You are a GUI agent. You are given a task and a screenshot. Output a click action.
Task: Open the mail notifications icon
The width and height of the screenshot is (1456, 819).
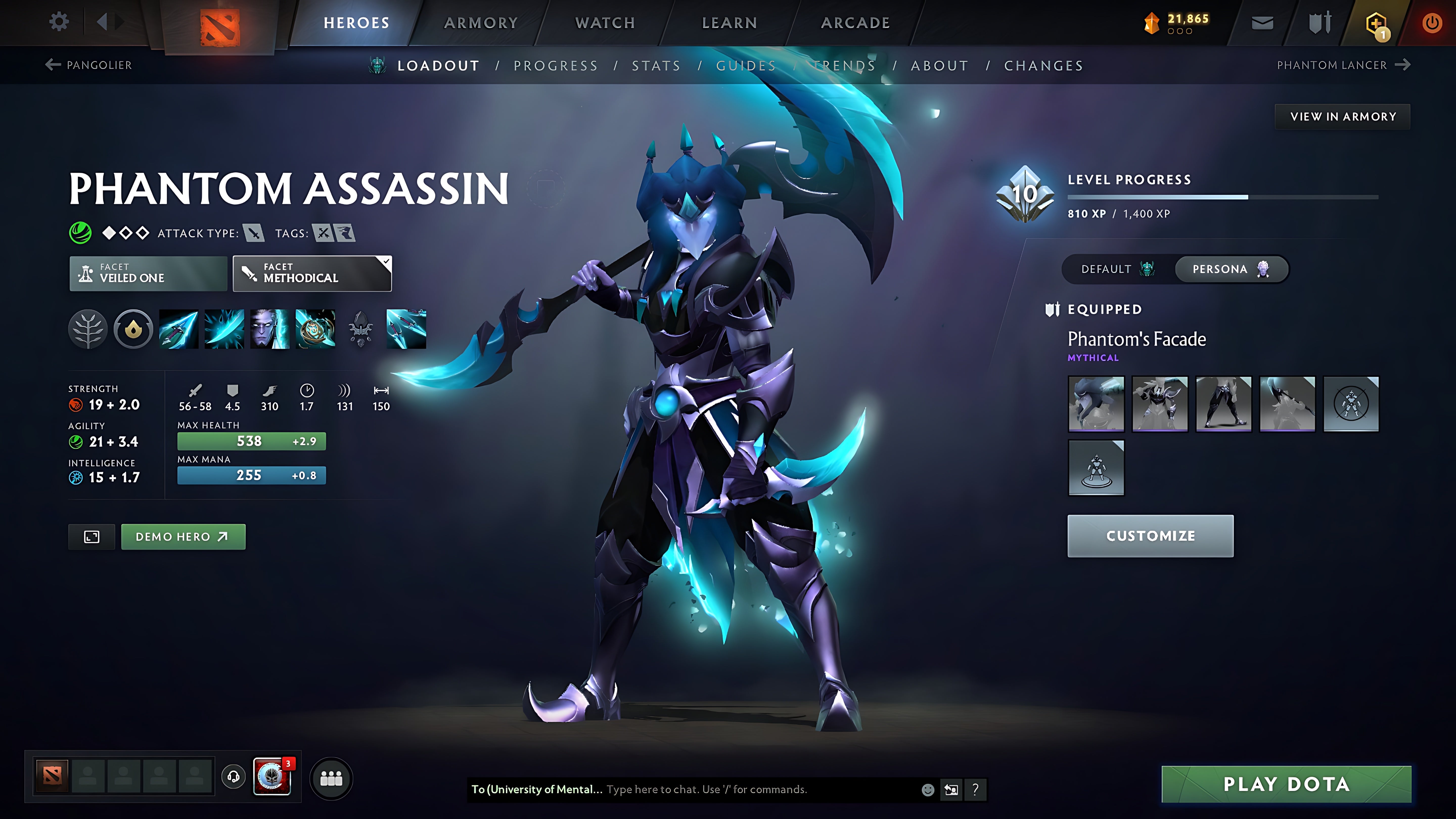[1263, 22]
